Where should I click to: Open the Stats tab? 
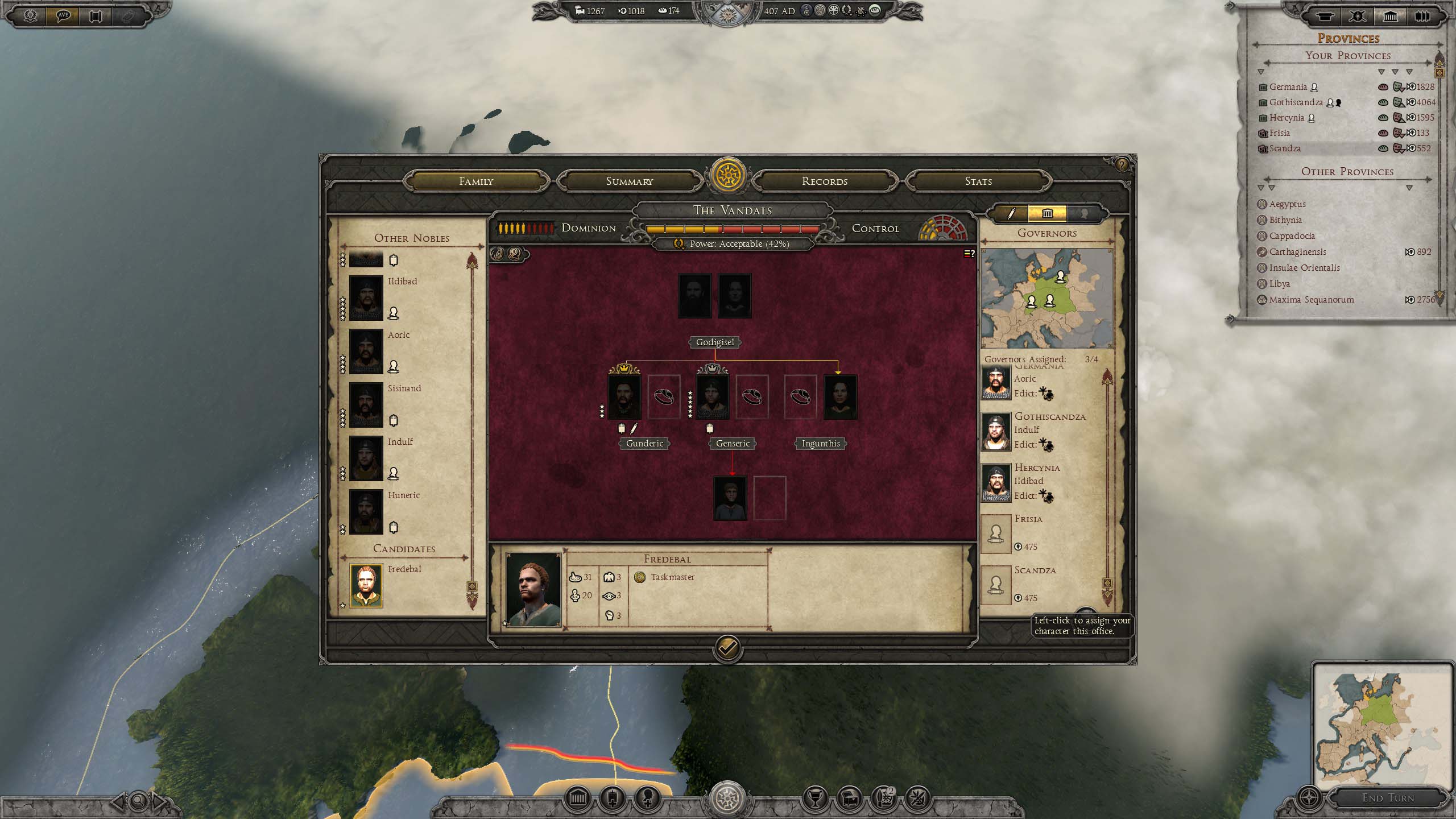[x=978, y=181]
